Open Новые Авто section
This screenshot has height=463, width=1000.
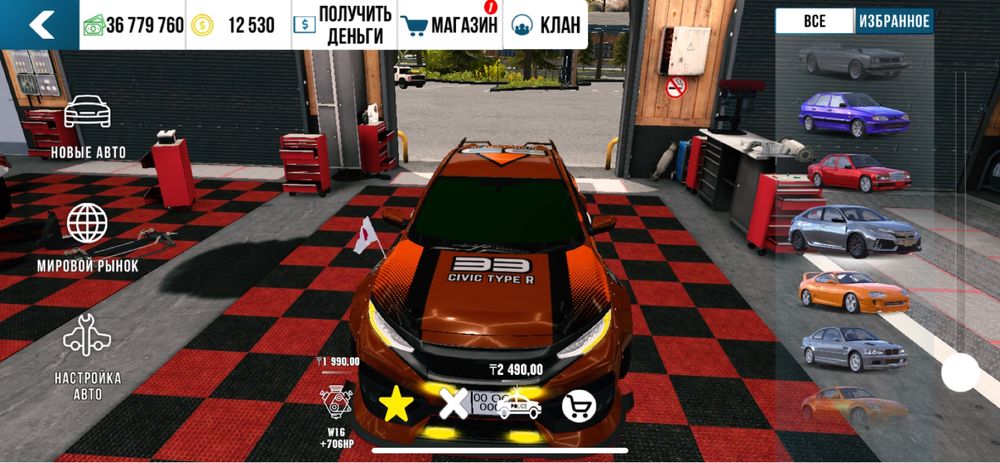click(x=88, y=125)
